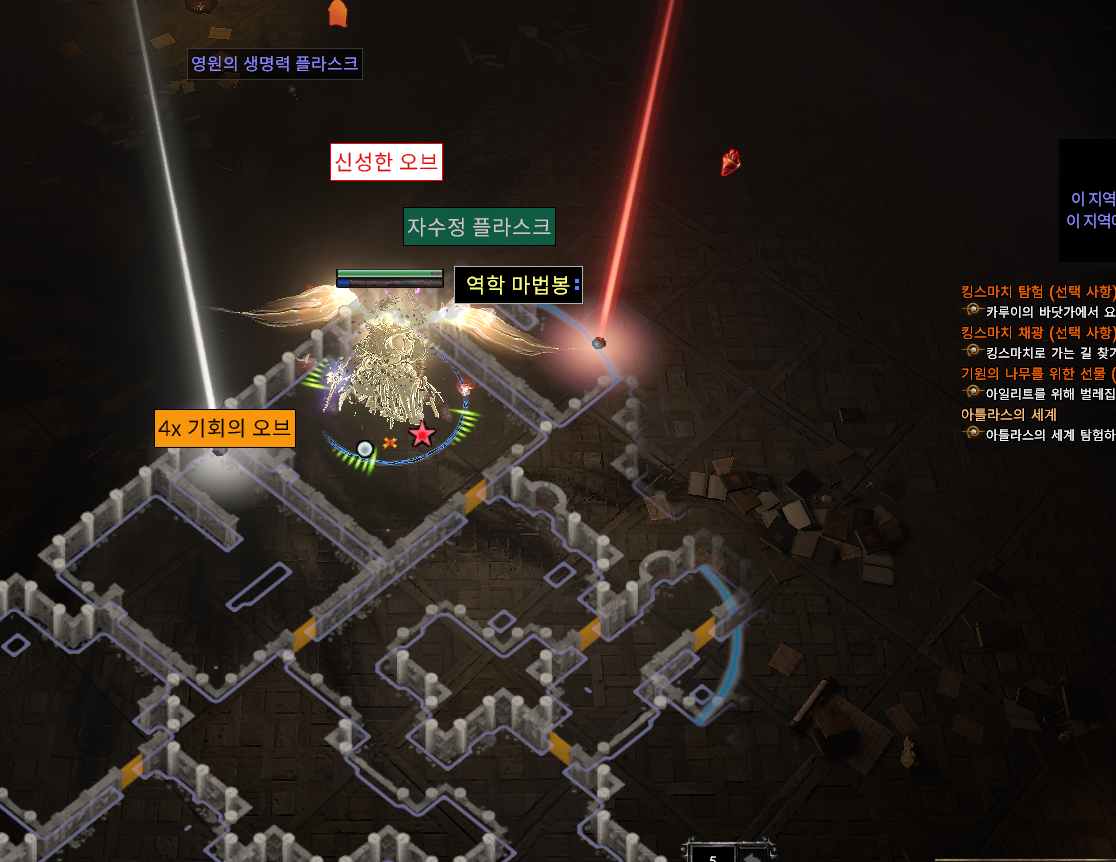Select the 아틀라스의 세계 quest entry
Screen dimensions: 1116x862
point(1009,414)
